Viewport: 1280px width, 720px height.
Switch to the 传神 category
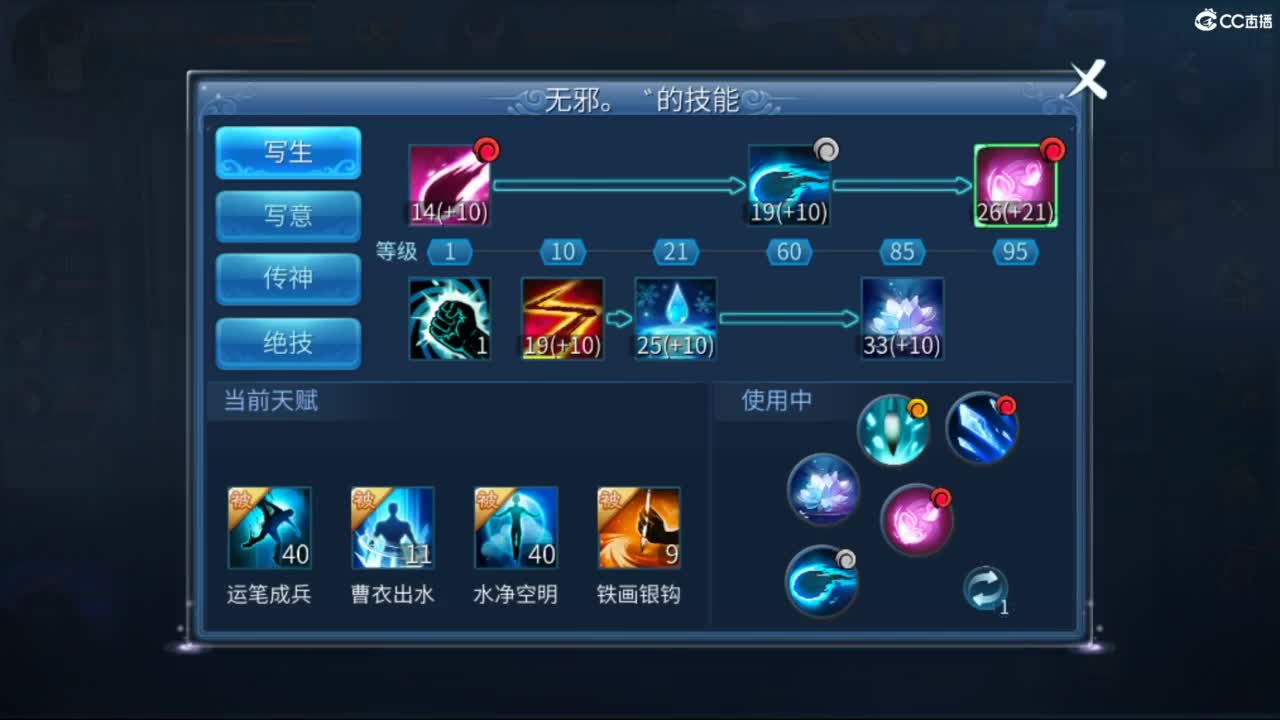tap(288, 279)
